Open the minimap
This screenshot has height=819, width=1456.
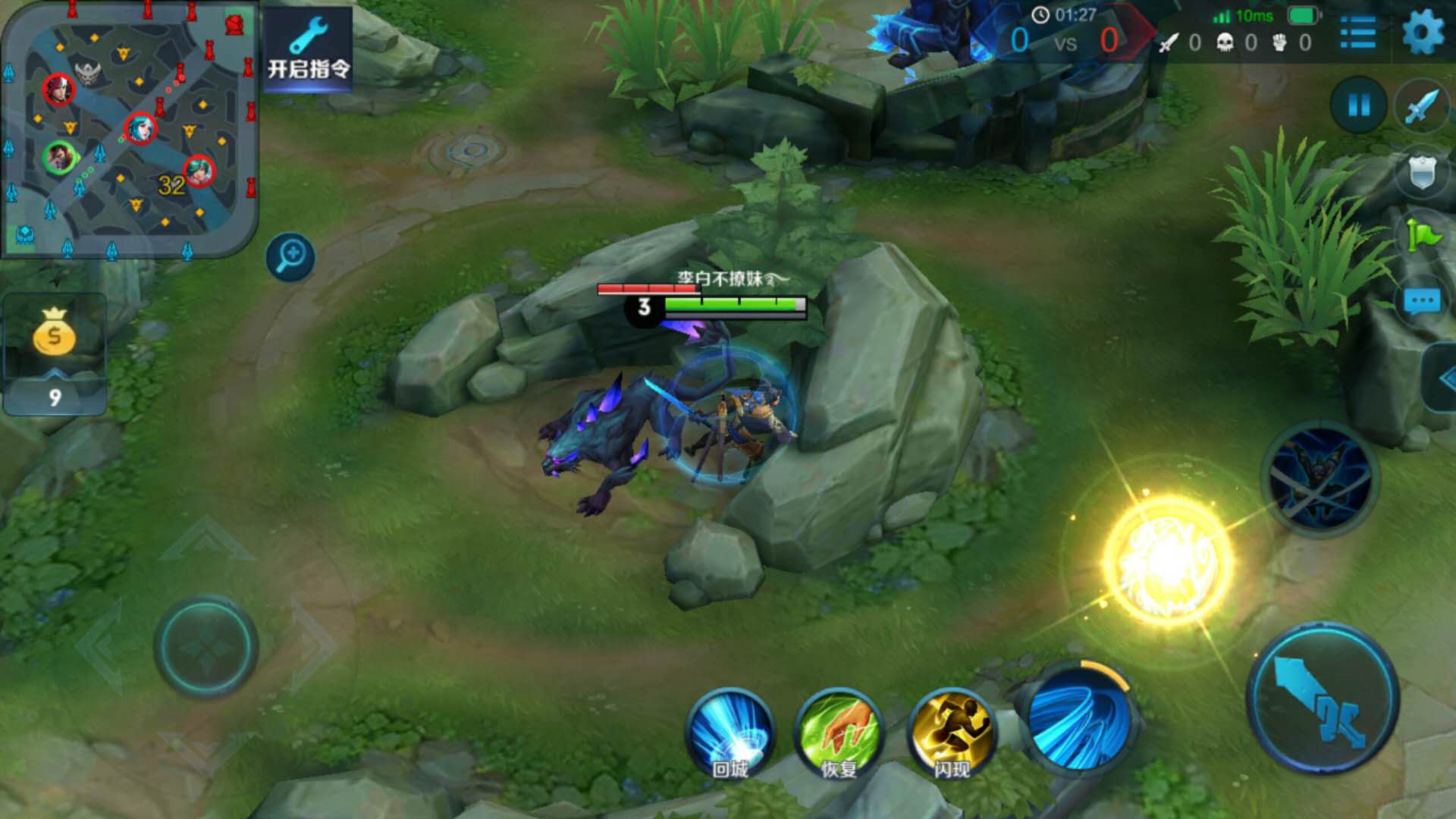(129, 129)
